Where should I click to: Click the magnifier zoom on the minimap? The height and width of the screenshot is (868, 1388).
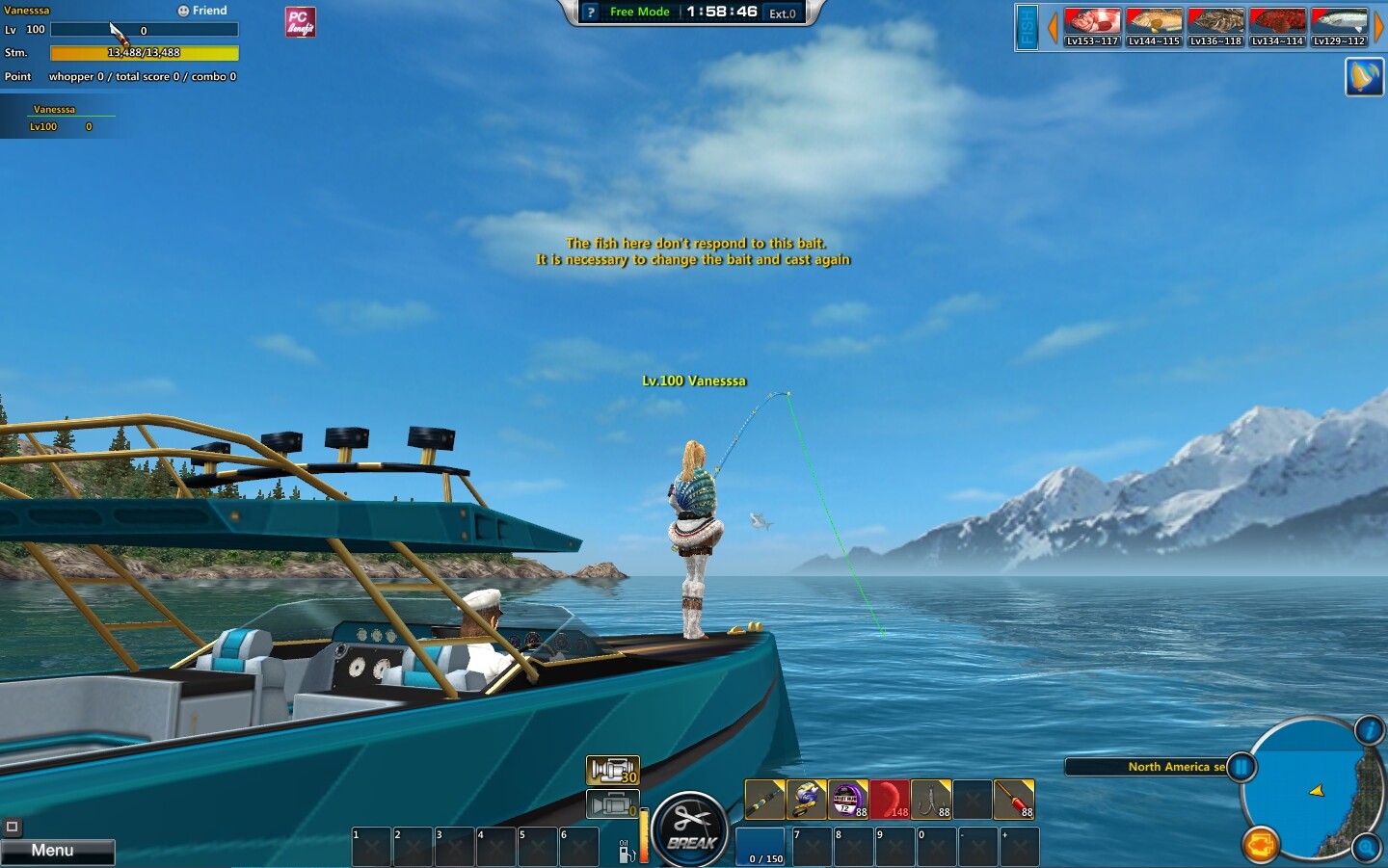1367,846
